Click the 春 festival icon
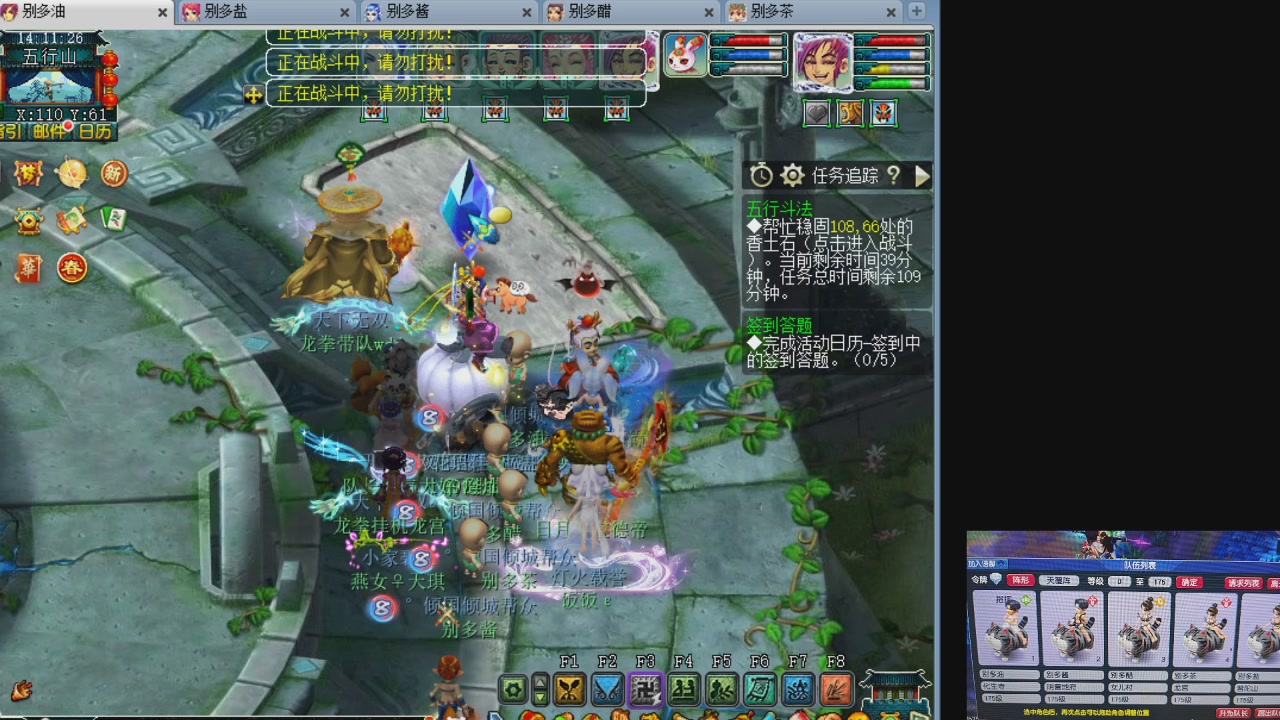This screenshot has height=720, width=1280. click(72, 268)
